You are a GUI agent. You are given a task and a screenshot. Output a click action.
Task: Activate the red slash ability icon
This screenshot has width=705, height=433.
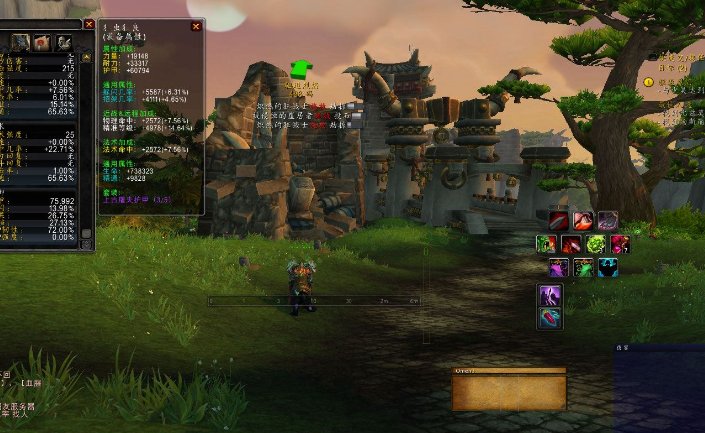click(x=559, y=221)
